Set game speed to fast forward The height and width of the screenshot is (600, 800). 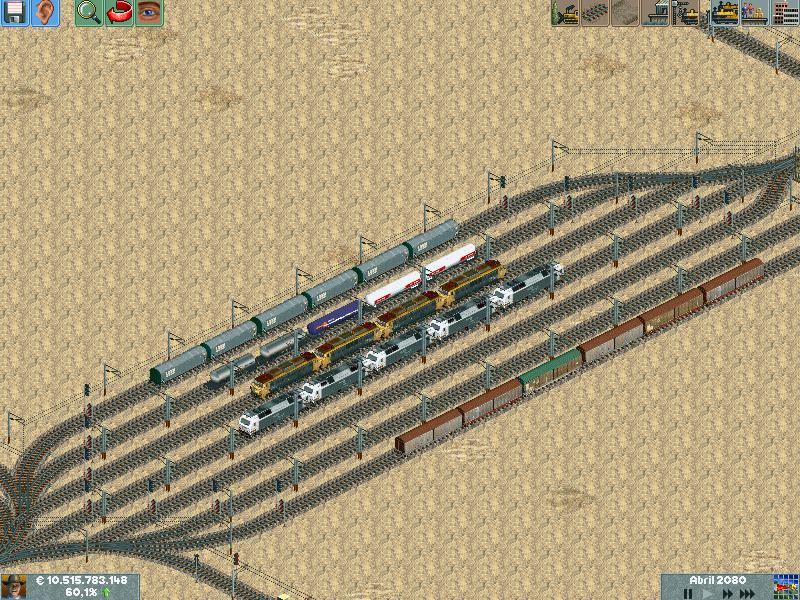[x=726, y=594]
